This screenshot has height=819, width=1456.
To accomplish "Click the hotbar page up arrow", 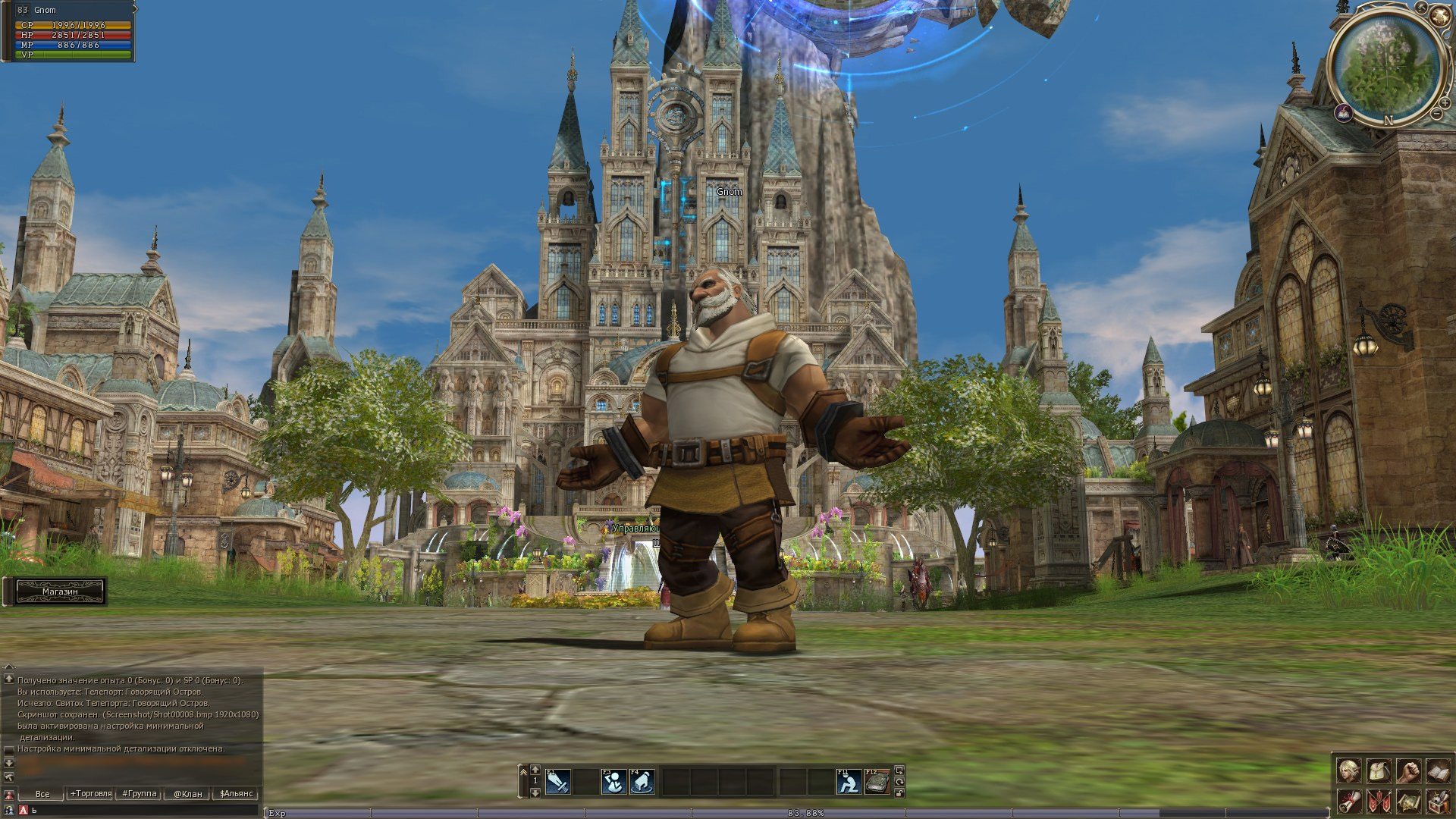I will (535, 770).
